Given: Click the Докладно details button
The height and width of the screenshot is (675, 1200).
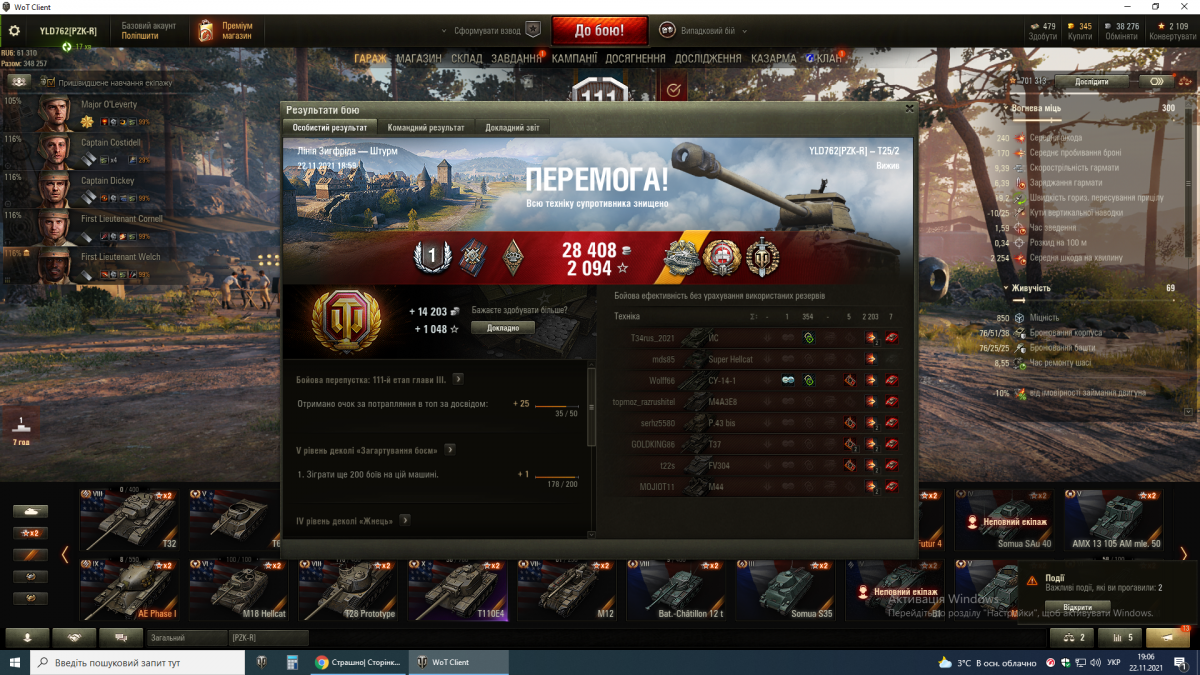Looking at the screenshot, I should pos(503,328).
